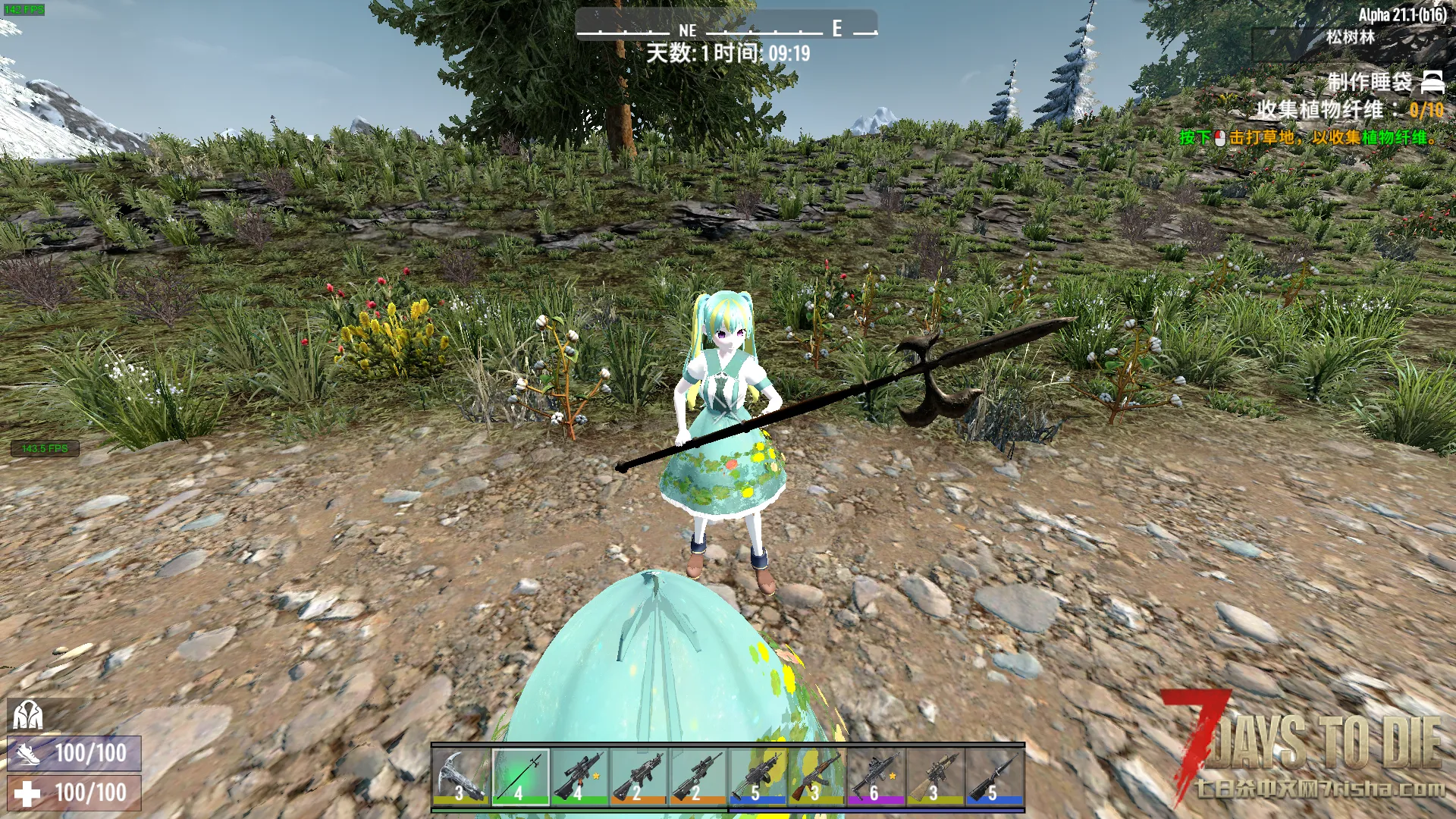Select the purple-tier level 6 rifle
This screenshot has width=1456, height=819.
875,777
